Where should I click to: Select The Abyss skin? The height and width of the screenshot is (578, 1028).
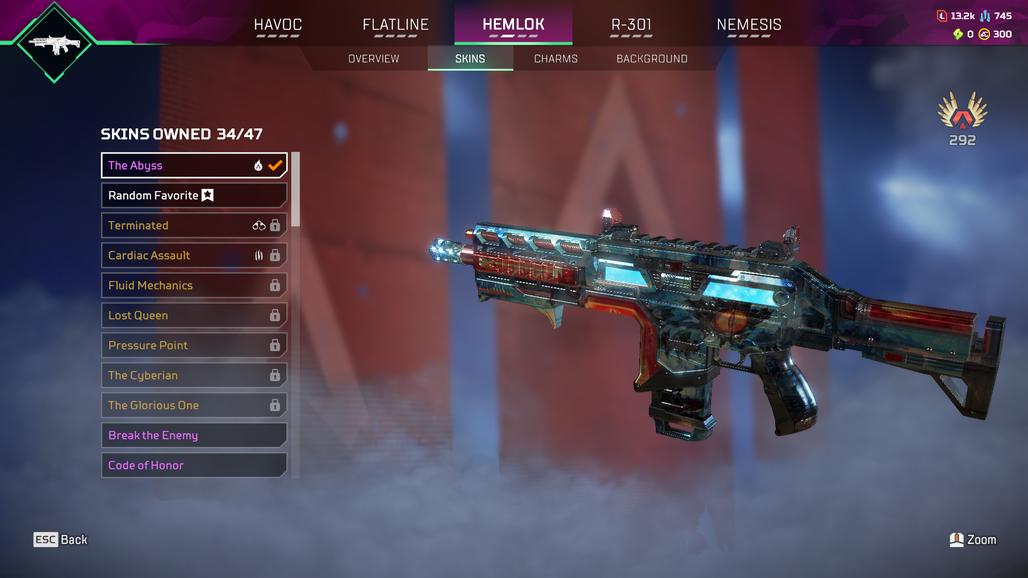click(x=194, y=165)
